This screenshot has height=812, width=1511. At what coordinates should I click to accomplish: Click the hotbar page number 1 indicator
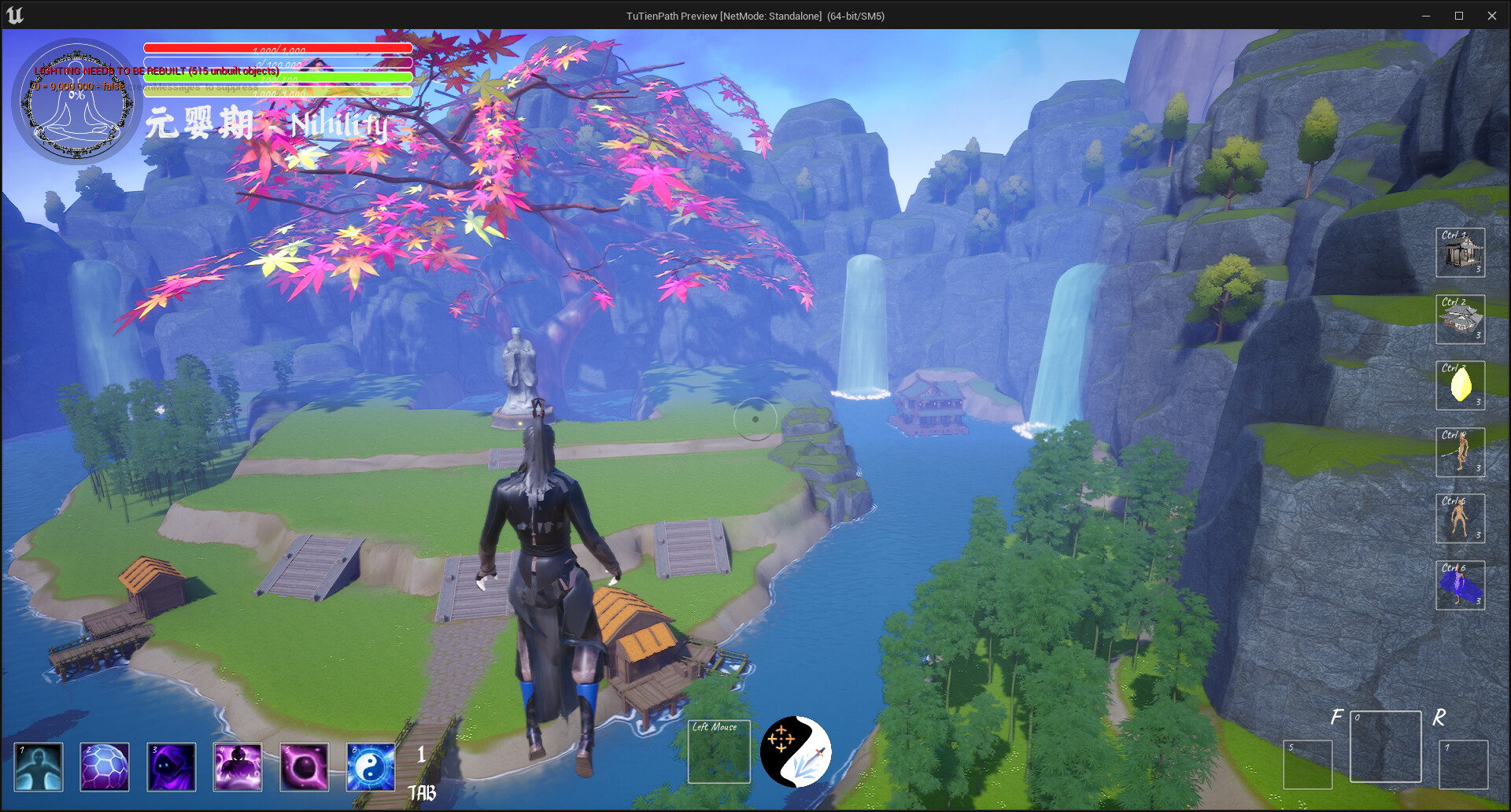(x=422, y=755)
